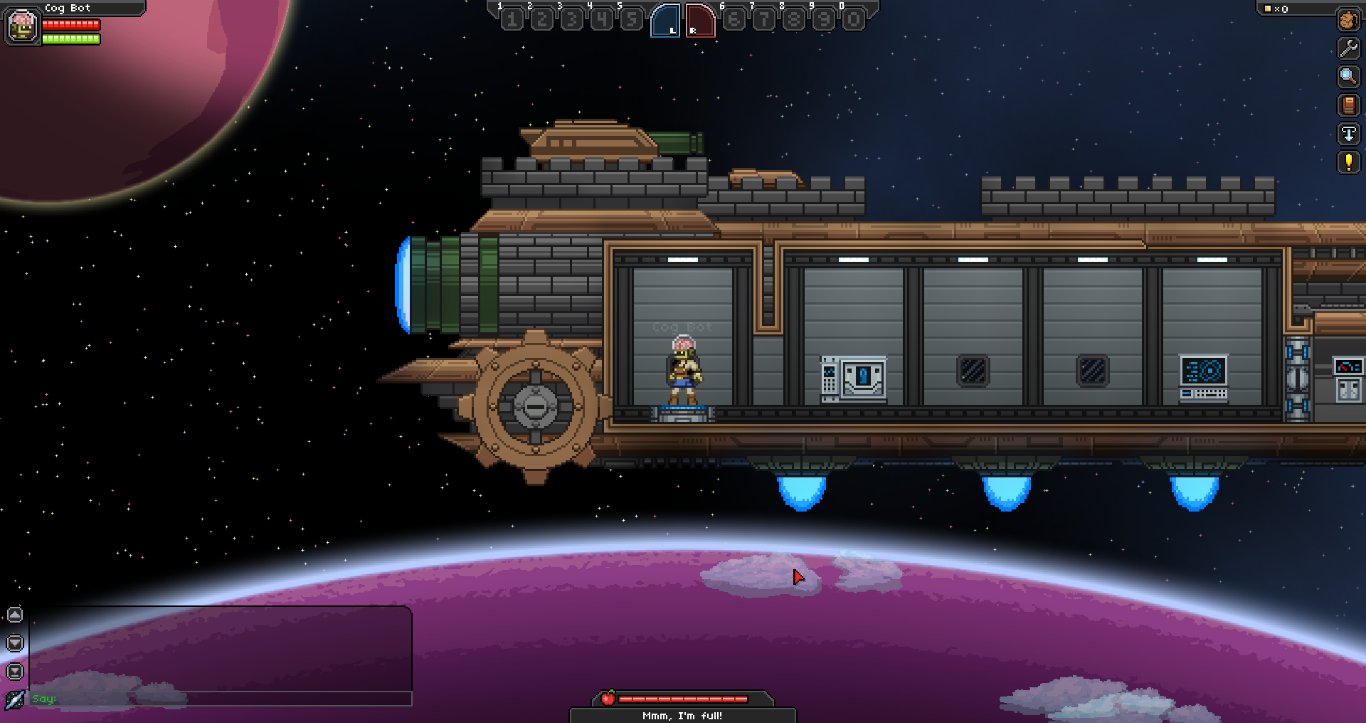Select hotbar slot number 6
This screenshot has height=723, width=1366.
pyautogui.click(x=734, y=19)
